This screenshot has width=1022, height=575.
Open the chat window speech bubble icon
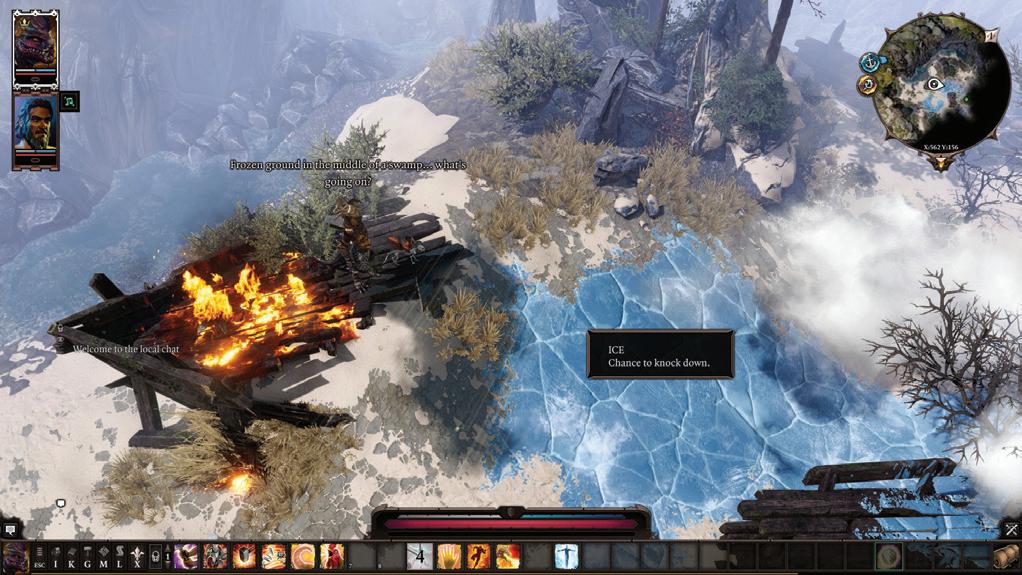coord(10,529)
